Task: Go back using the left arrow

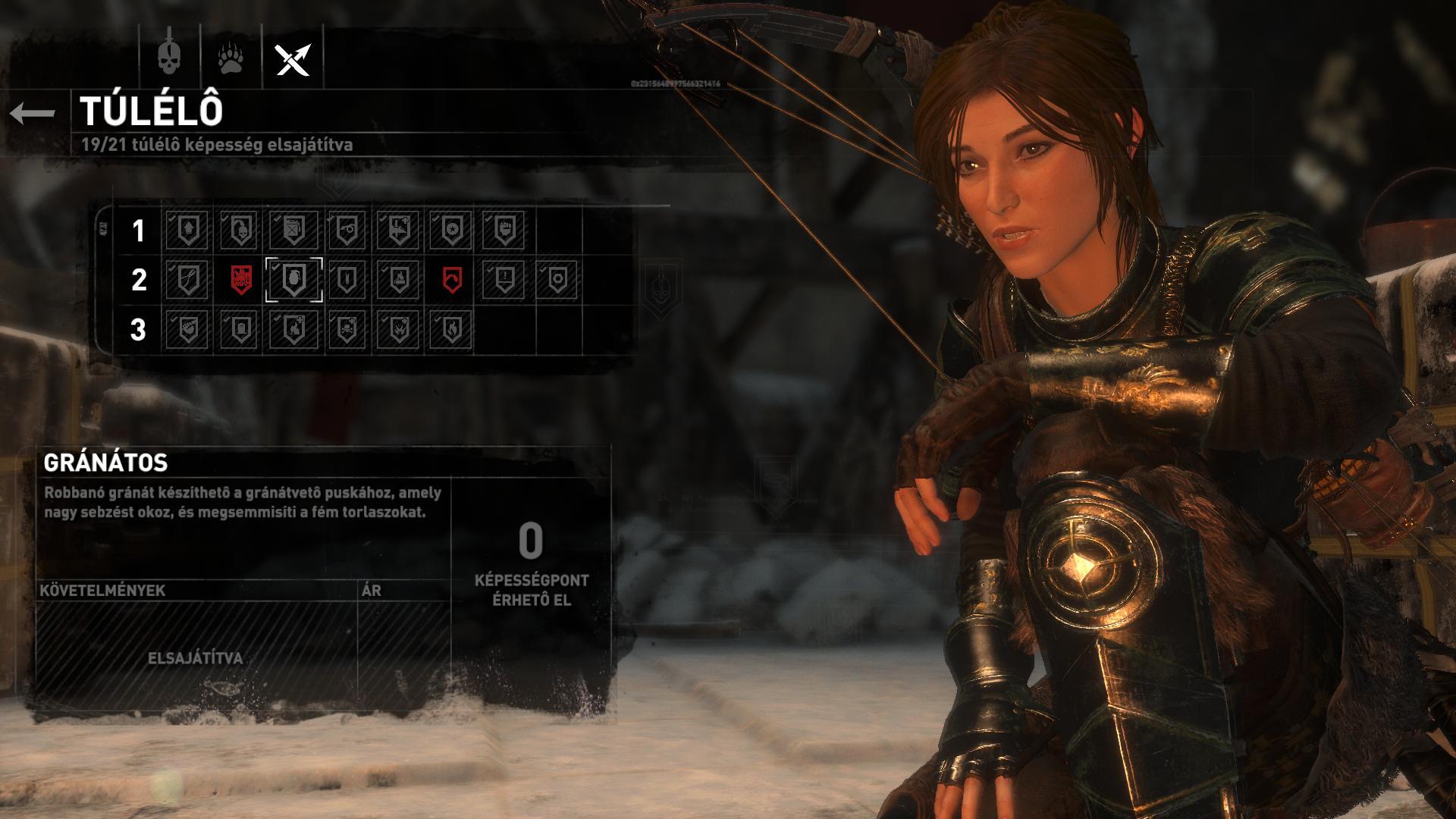Action: (33, 114)
